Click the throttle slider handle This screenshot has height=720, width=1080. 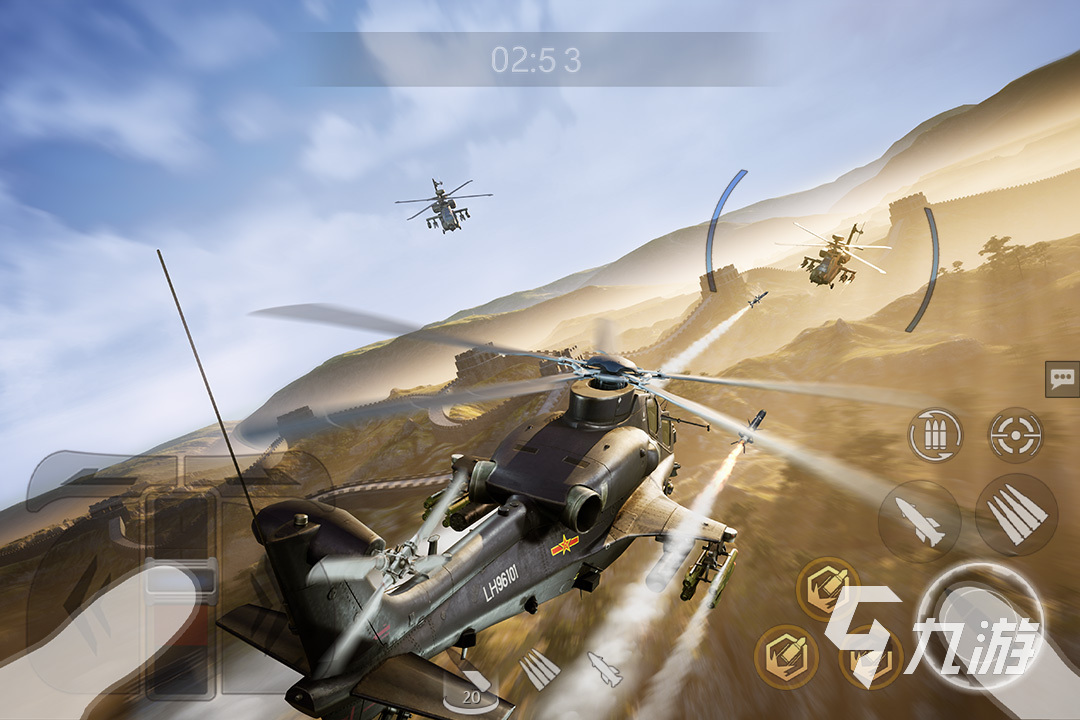tap(181, 583)
